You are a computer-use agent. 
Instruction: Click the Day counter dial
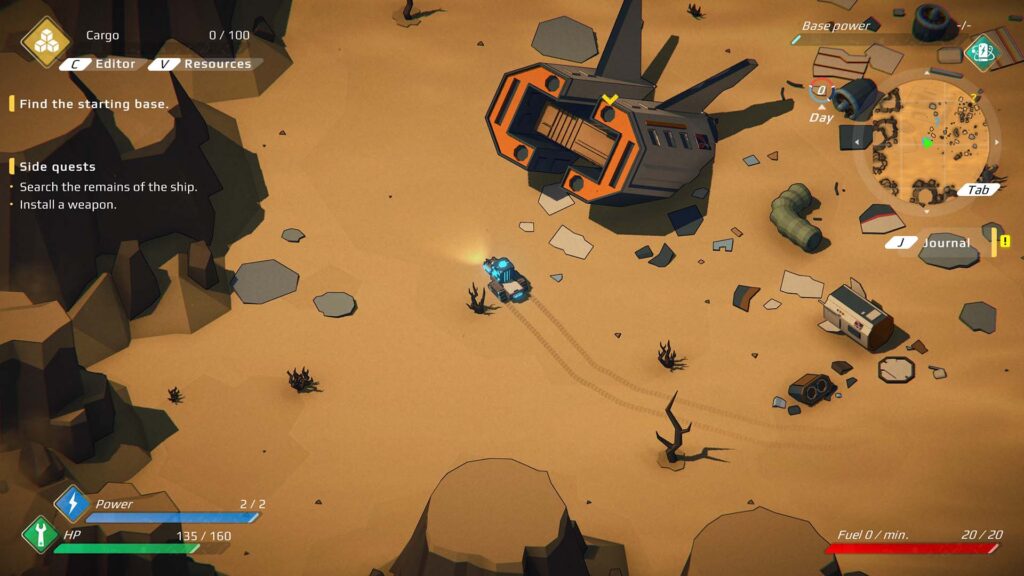coord(821,91)
